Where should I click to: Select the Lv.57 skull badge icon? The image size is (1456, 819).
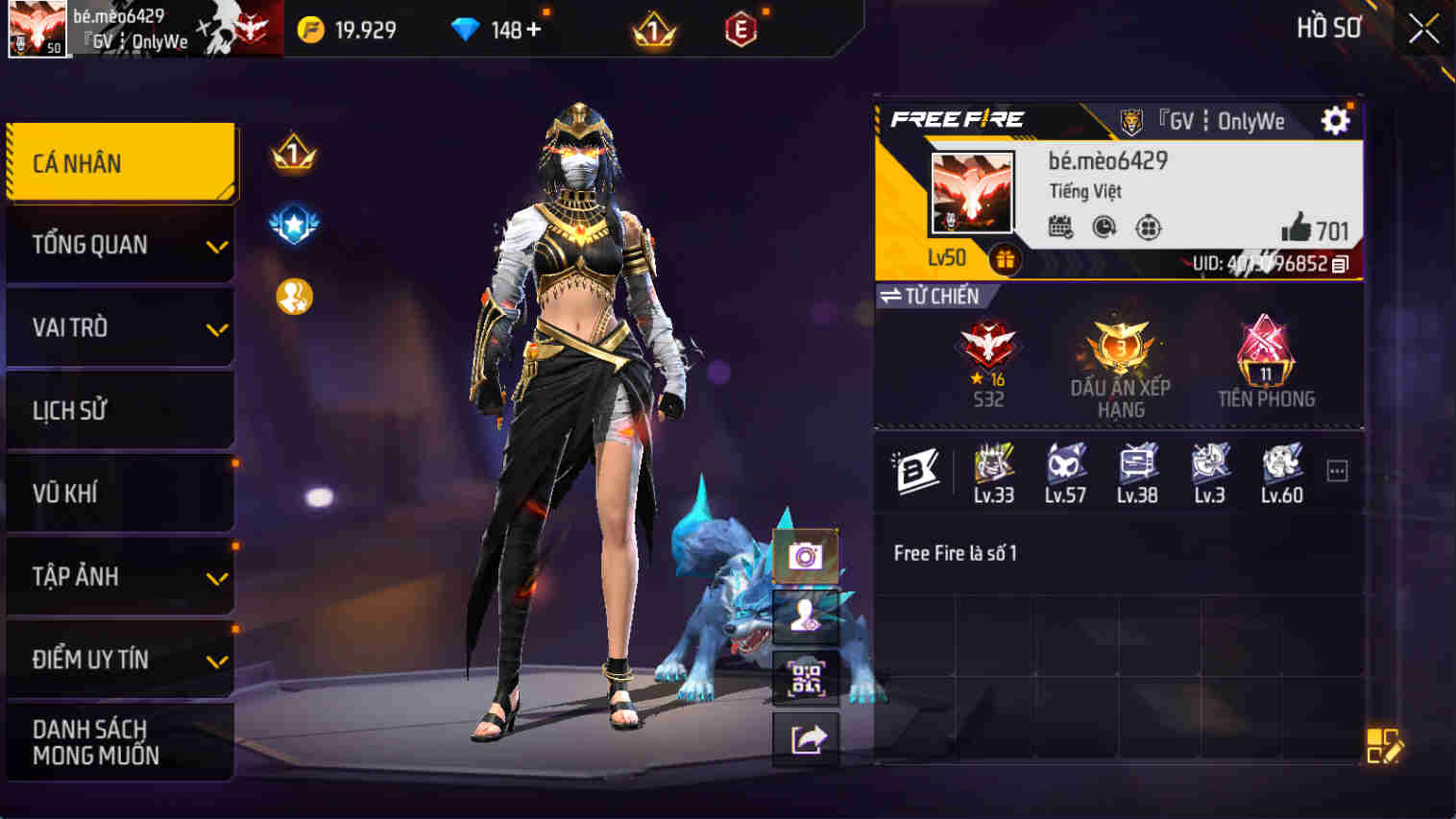pyautogui.click(x=1065, y=464)
